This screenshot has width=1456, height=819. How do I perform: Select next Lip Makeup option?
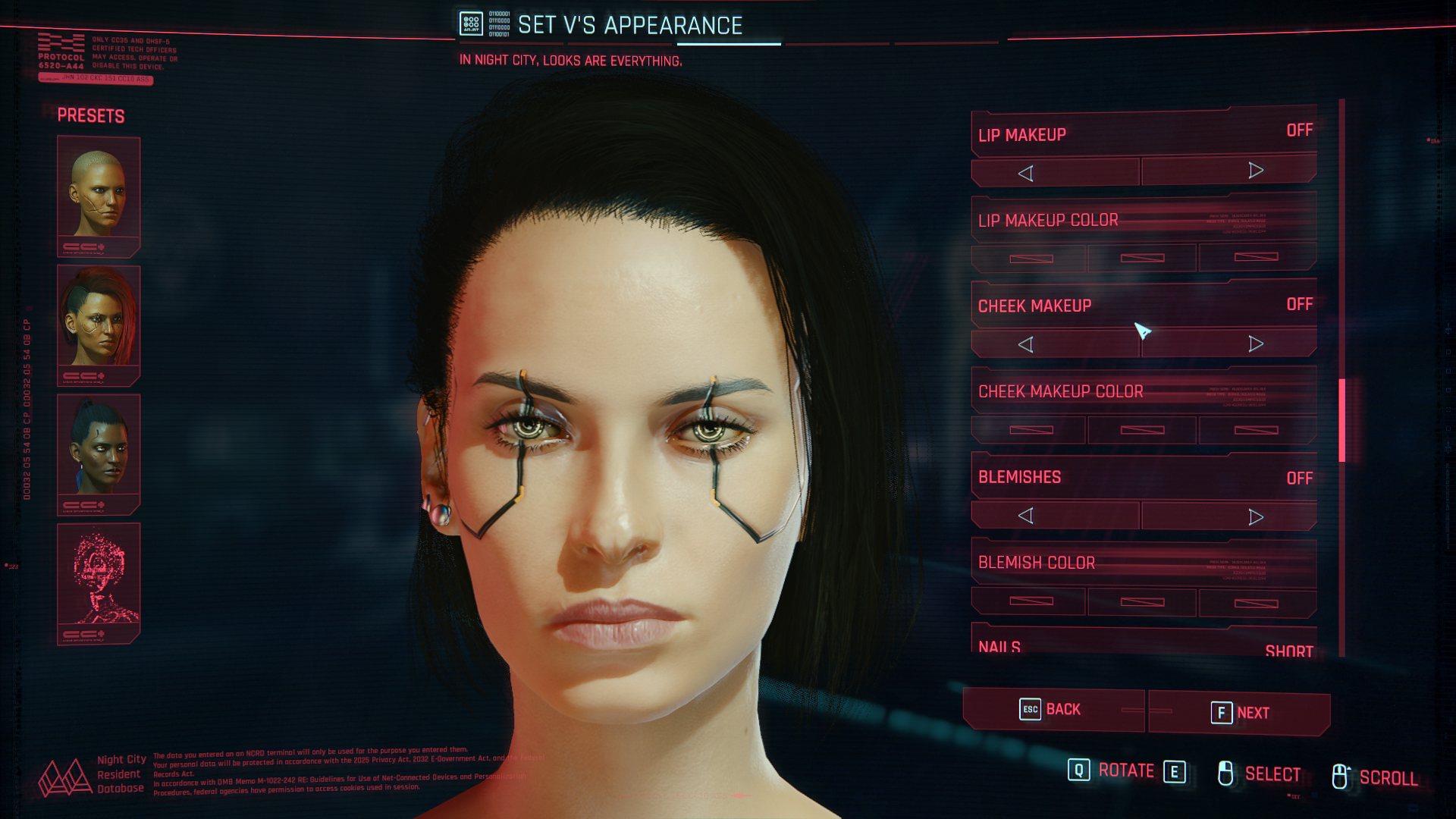[1255, 171]
